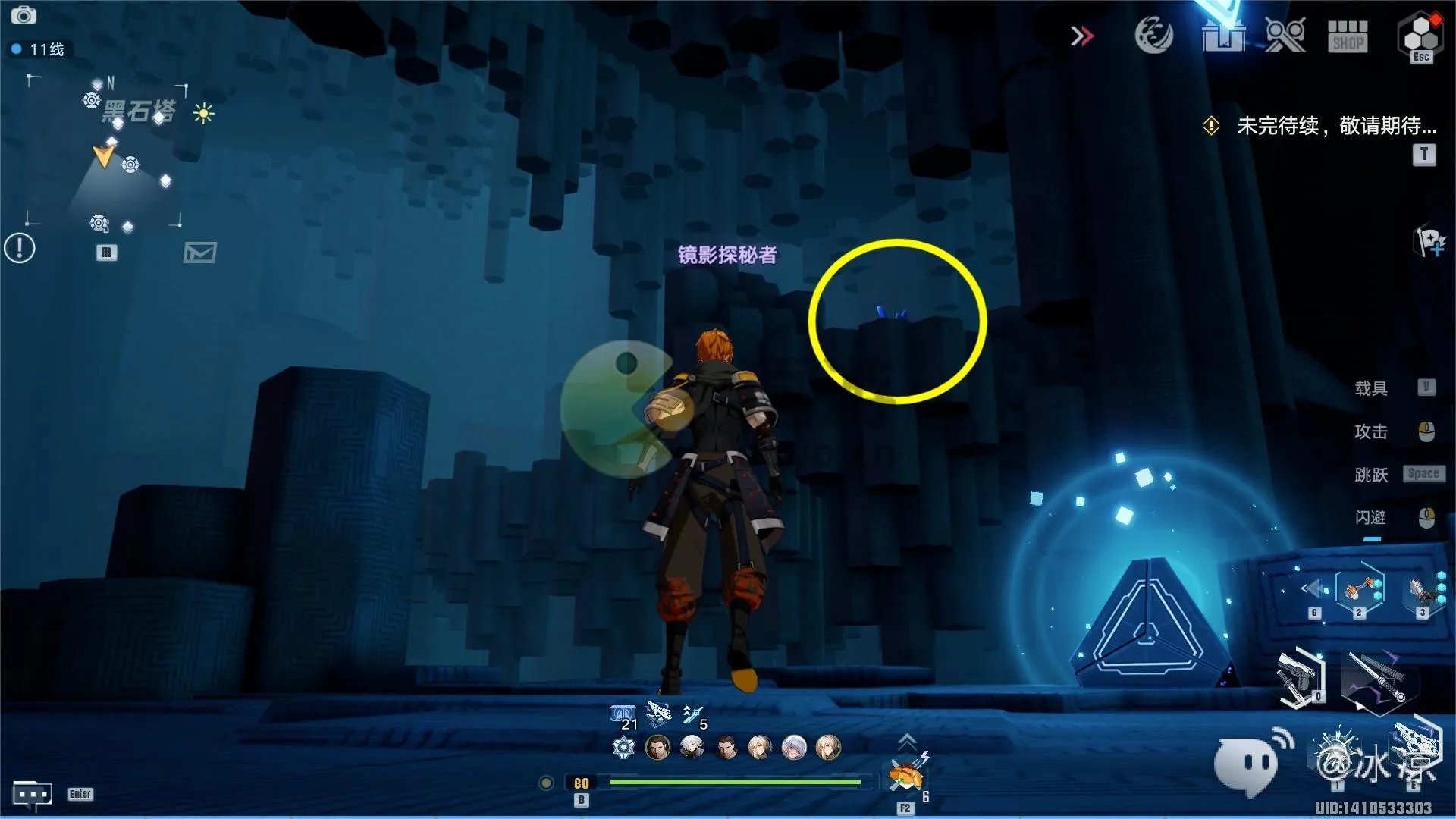
Task: Select the 未完待续 quest tracker
Action: (1335, 126)
